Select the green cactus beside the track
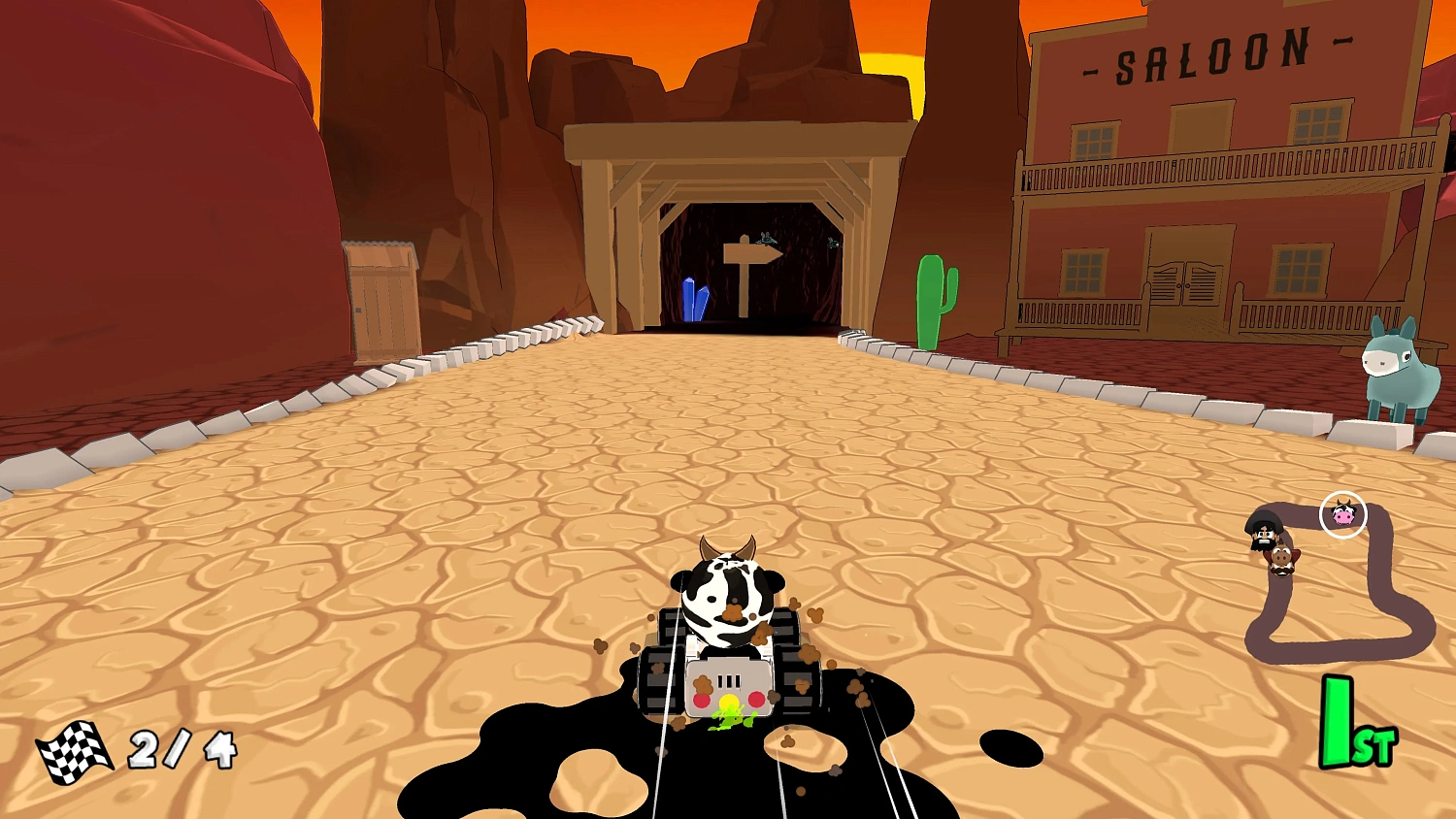 click(x=930, y=296)
